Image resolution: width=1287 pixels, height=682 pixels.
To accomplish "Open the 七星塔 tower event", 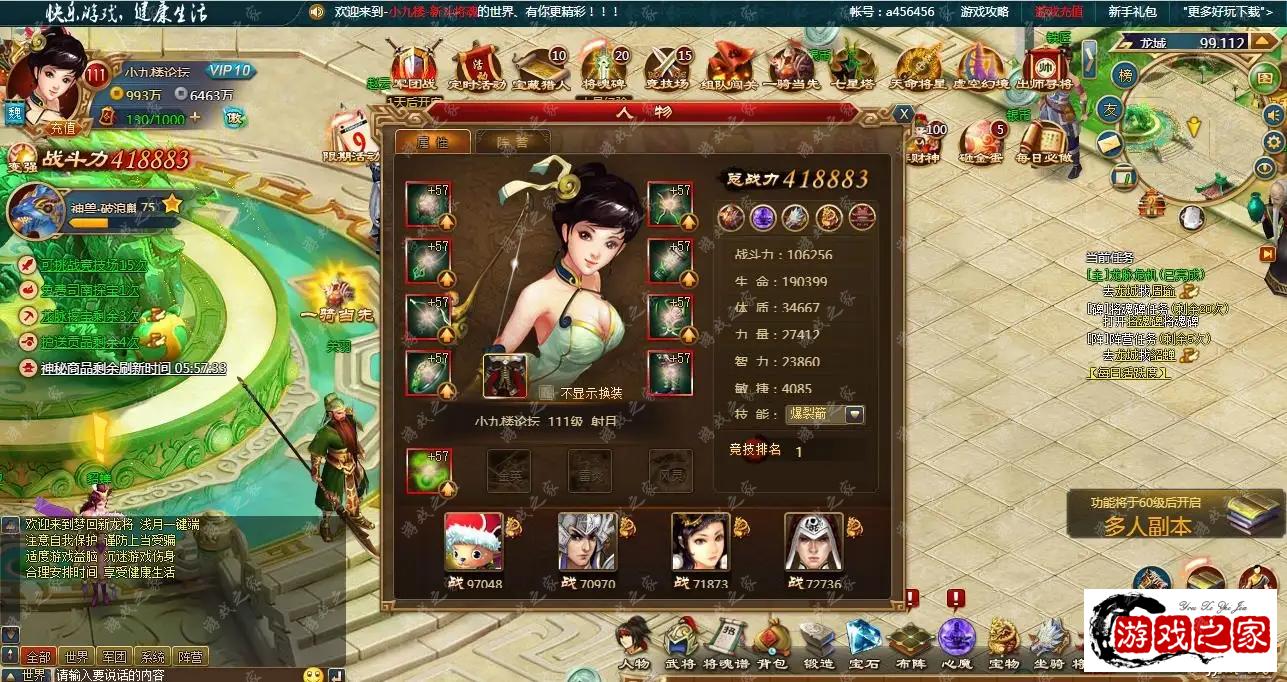I will [851, 68].
